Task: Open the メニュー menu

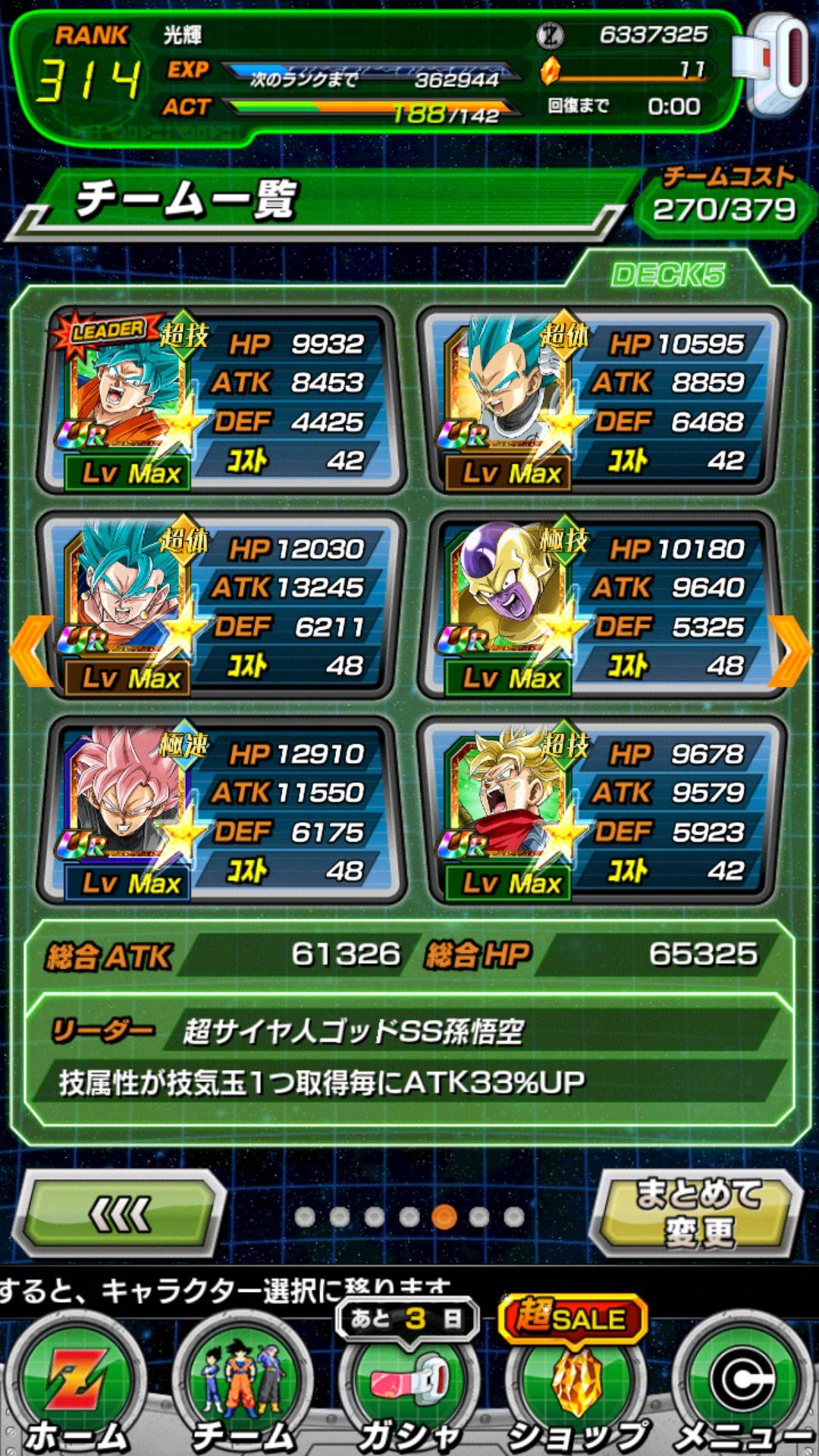Action: (743, 1388)
